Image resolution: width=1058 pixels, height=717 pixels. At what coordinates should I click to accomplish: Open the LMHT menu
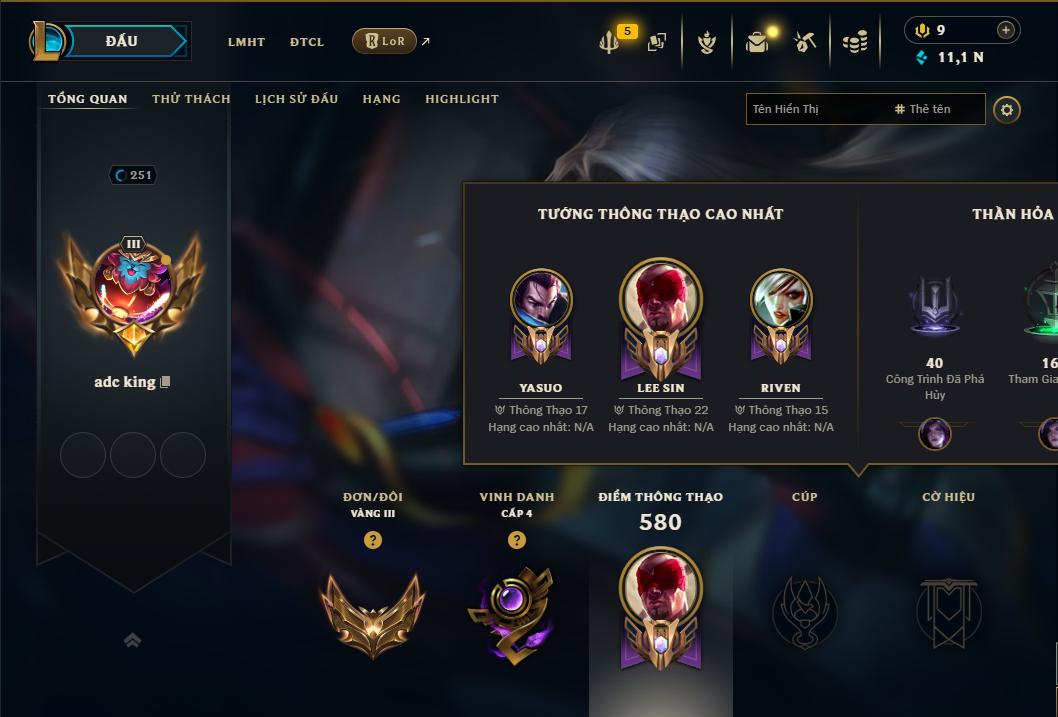point(246,42)
